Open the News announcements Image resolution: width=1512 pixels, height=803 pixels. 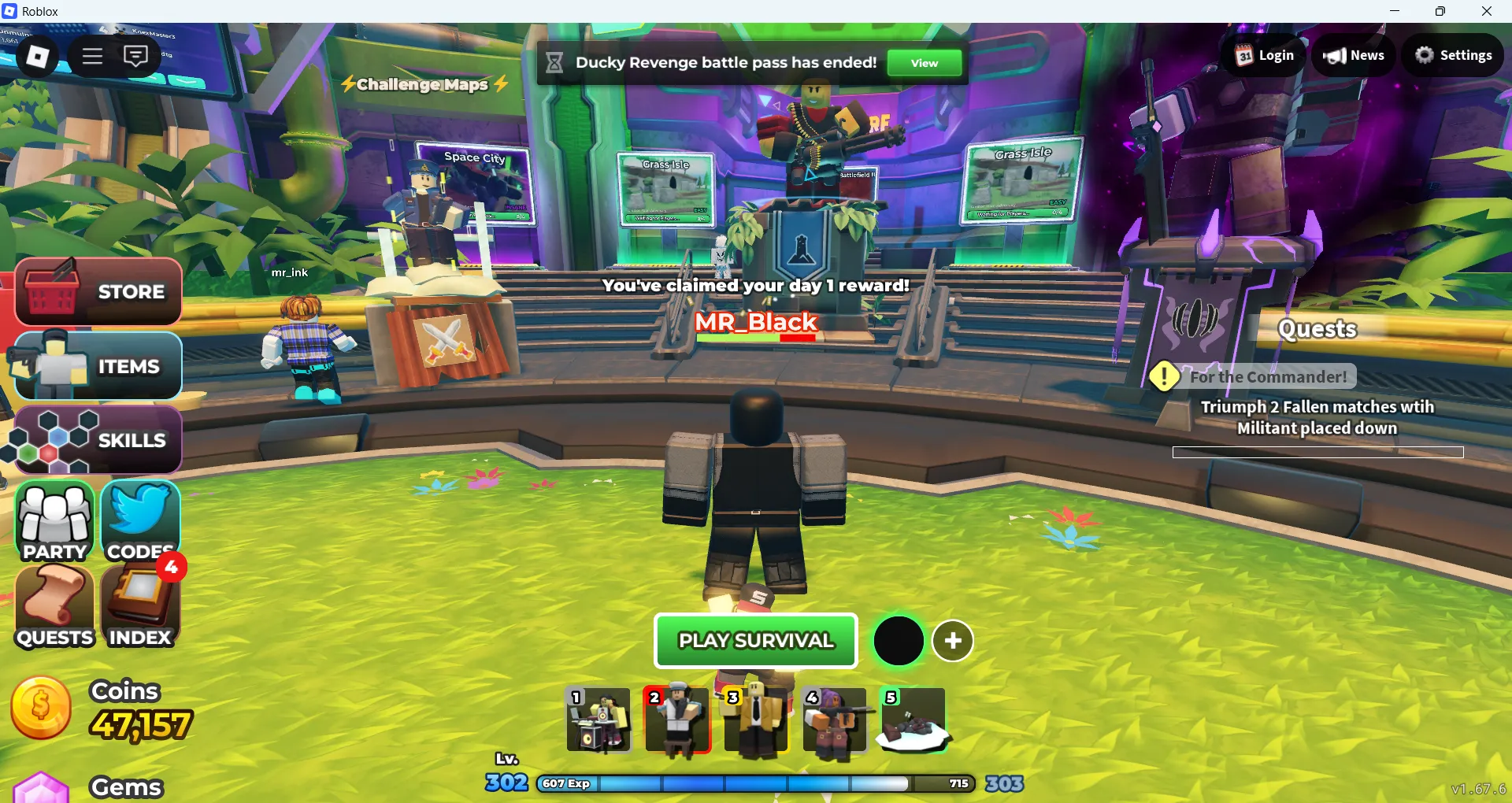(x=1354, y=55)
